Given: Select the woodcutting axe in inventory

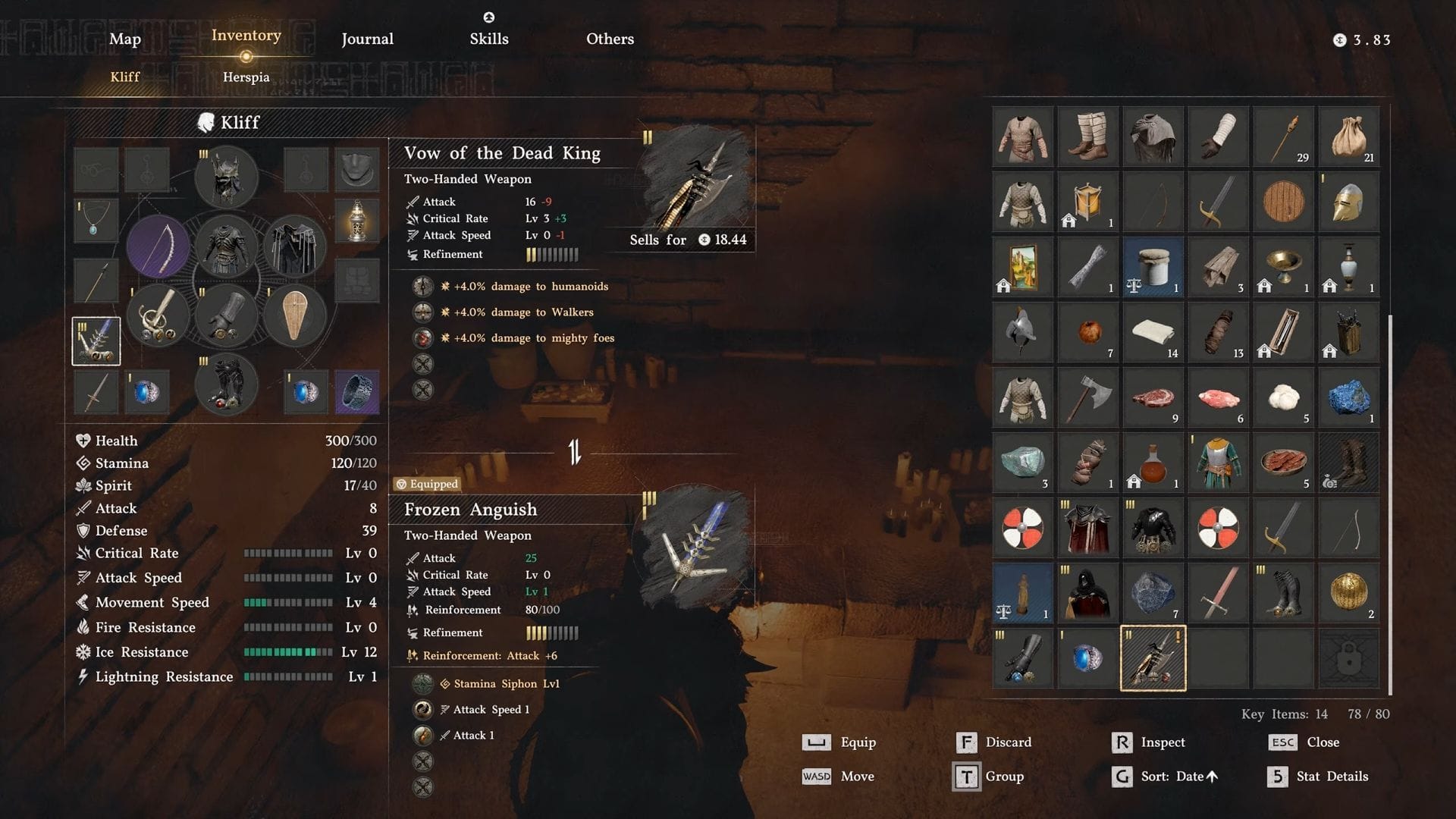Looking at the screenshot, I should click(1087, 397).
